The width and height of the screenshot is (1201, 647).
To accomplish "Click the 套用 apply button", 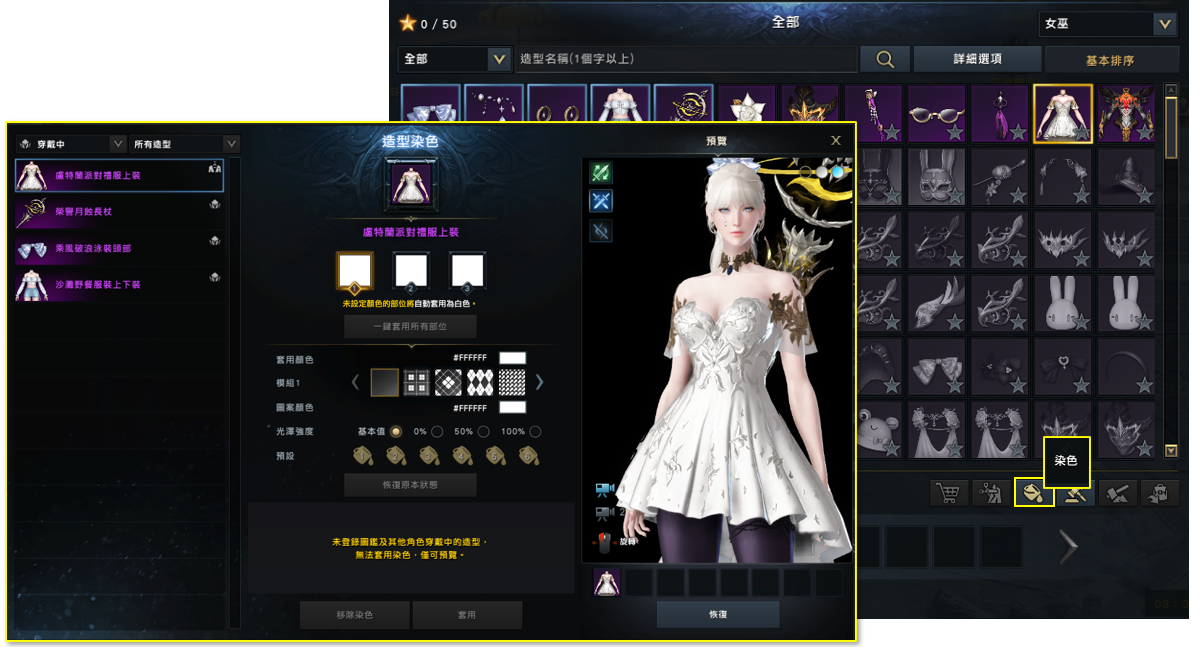I will (467, 614).
